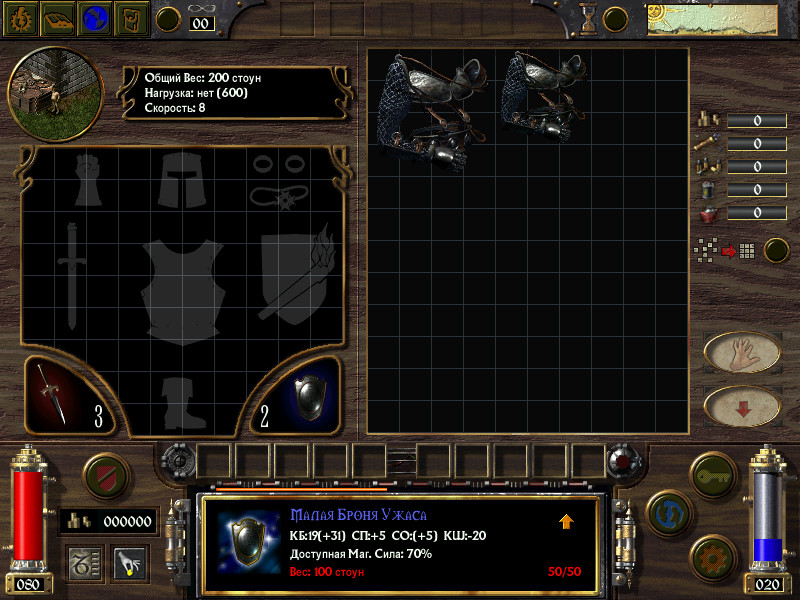Open the logbook book icon
The height and width of the screenshot is (600, 800).
coord(57,17)
